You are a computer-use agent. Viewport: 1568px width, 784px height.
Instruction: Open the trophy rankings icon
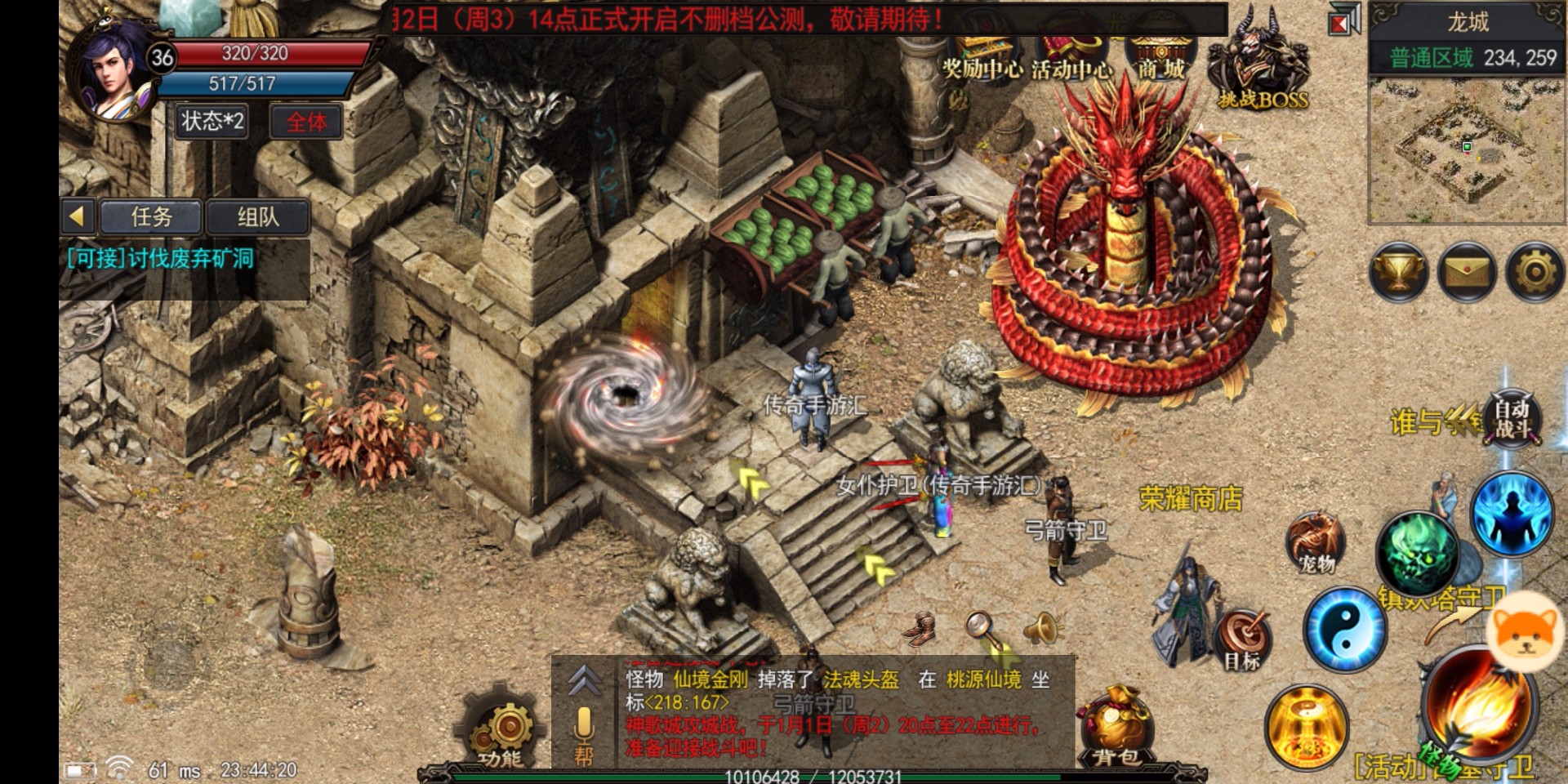point(1399,272)
